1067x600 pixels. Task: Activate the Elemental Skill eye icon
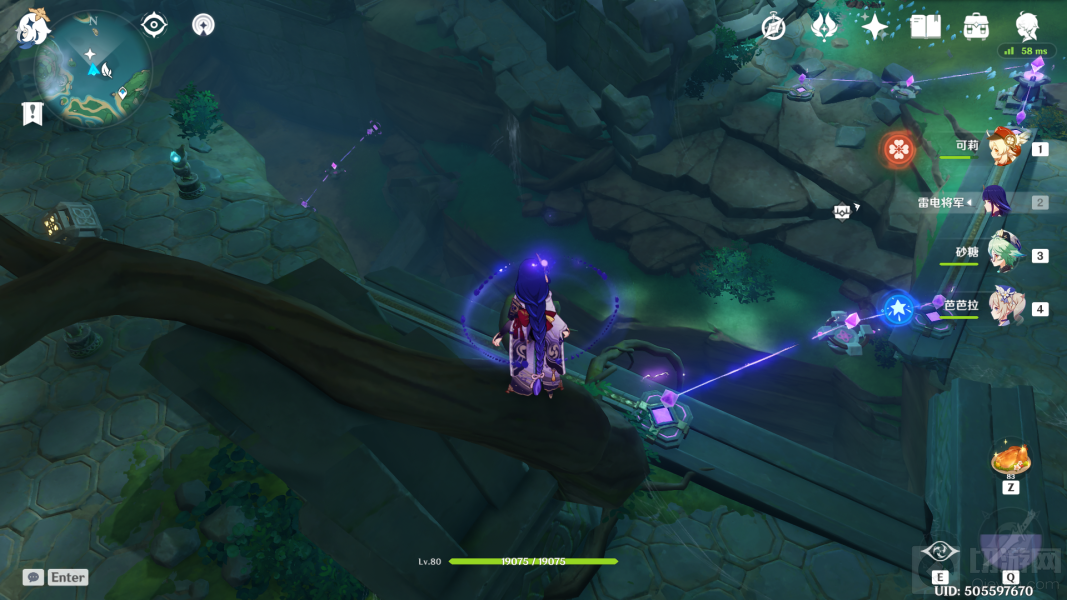[x=940, y=552]
